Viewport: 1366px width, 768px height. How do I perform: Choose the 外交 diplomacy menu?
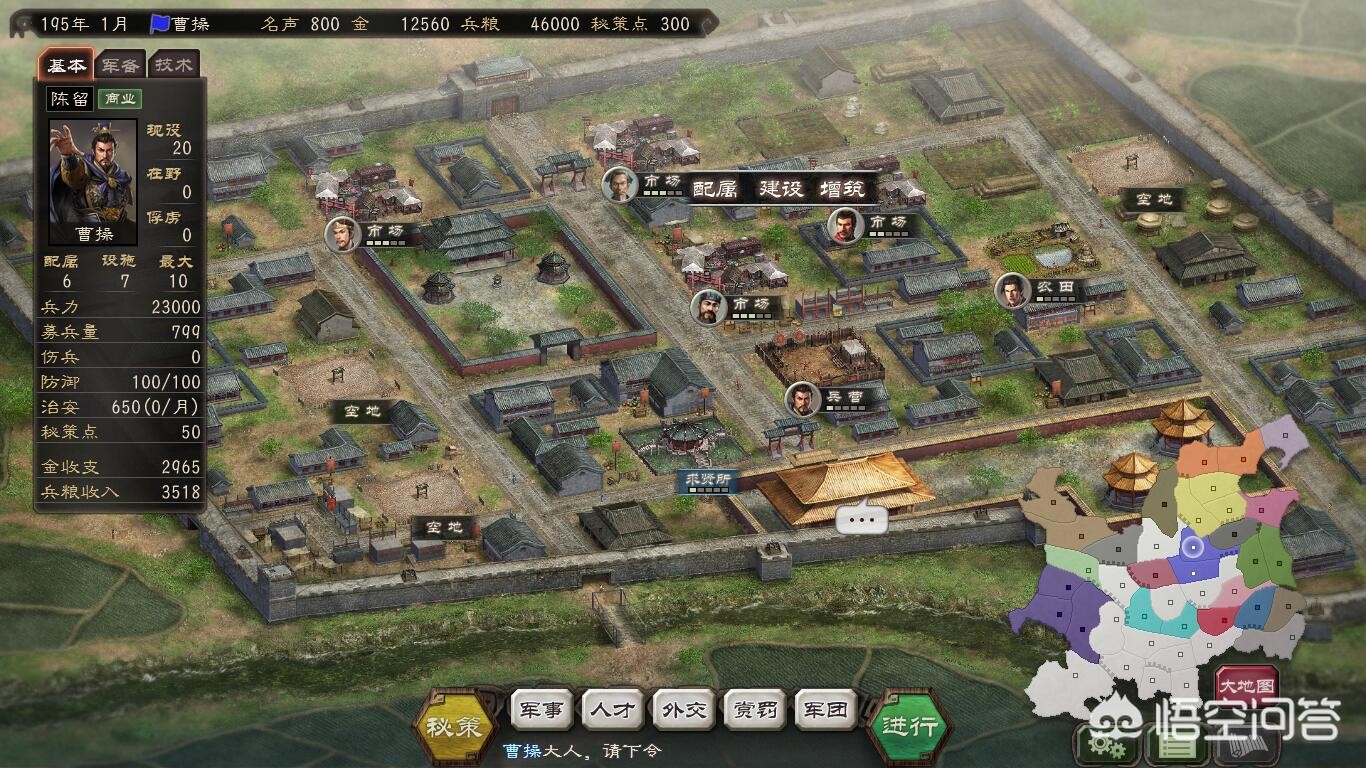[684, 710]
